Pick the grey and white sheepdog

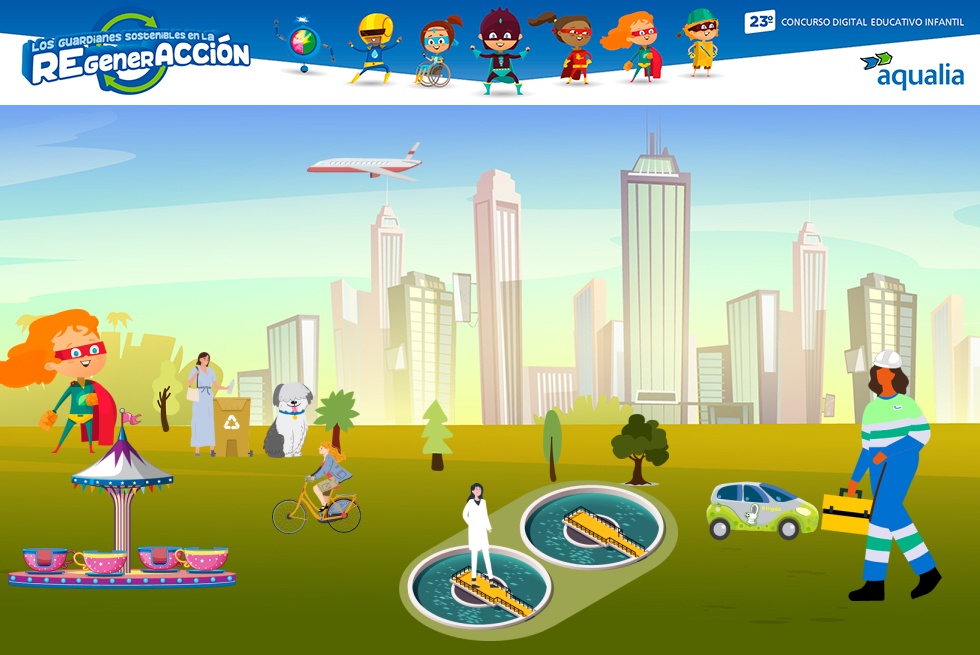[x=287, y=420]
